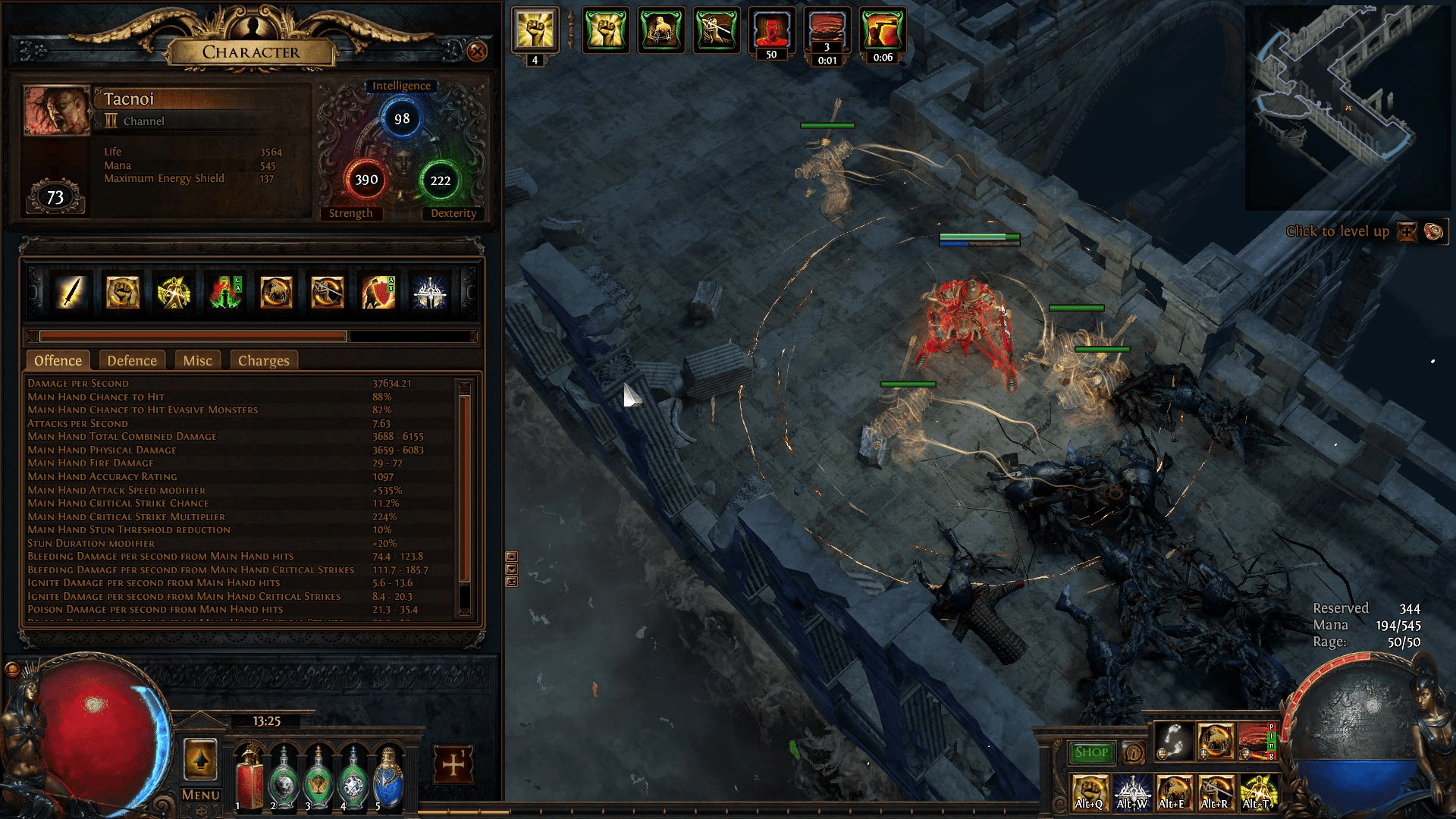The width and height of the screenshot is (1456, 819).
Task: Click the gold level-up arrow button
Action: click(x=200, y=759)
